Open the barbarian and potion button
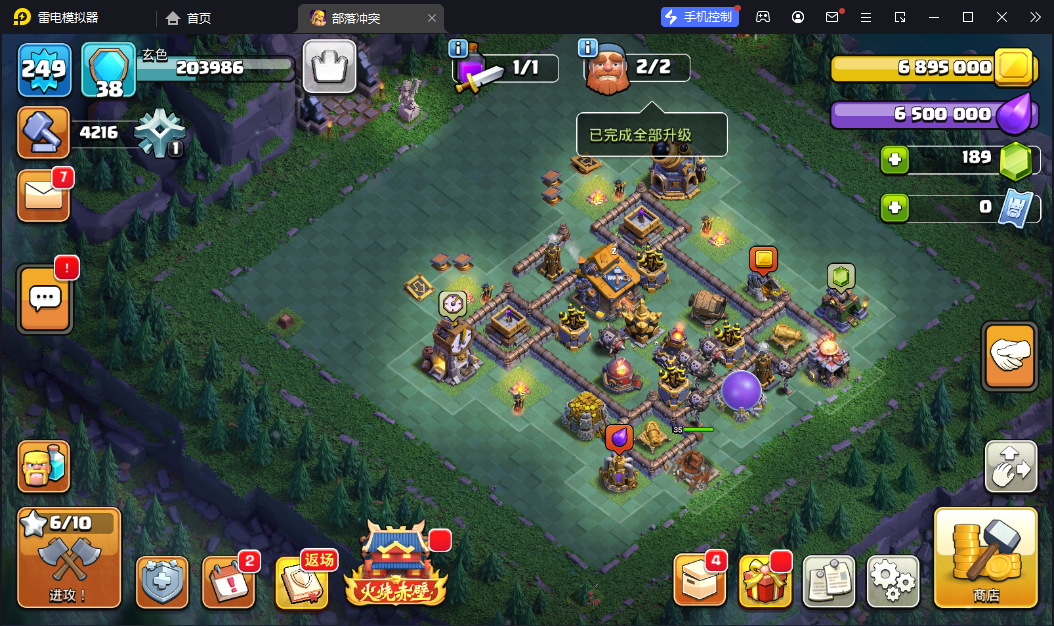 (44, 466)
